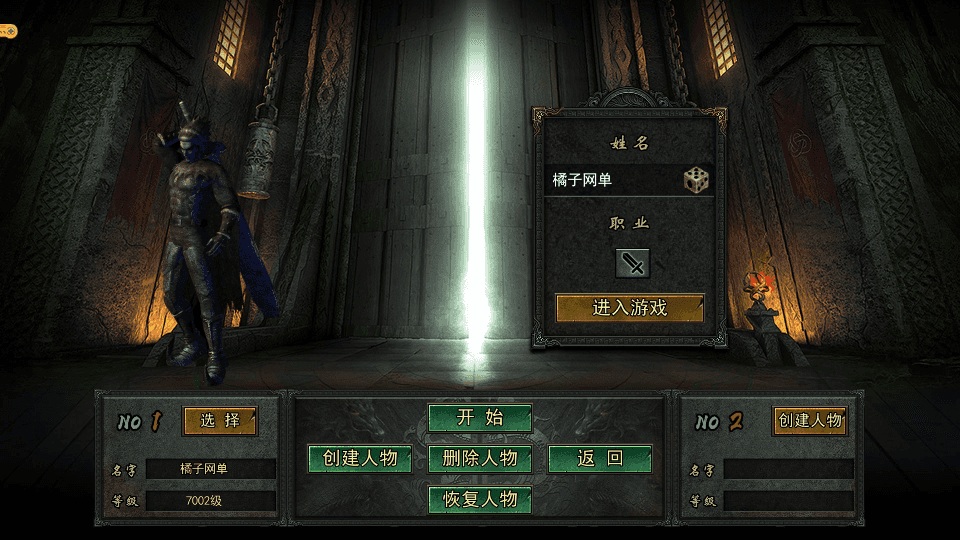Enter the game with 进入游戏
Viewport: 960px width, 540px height.
pos(630,308)
